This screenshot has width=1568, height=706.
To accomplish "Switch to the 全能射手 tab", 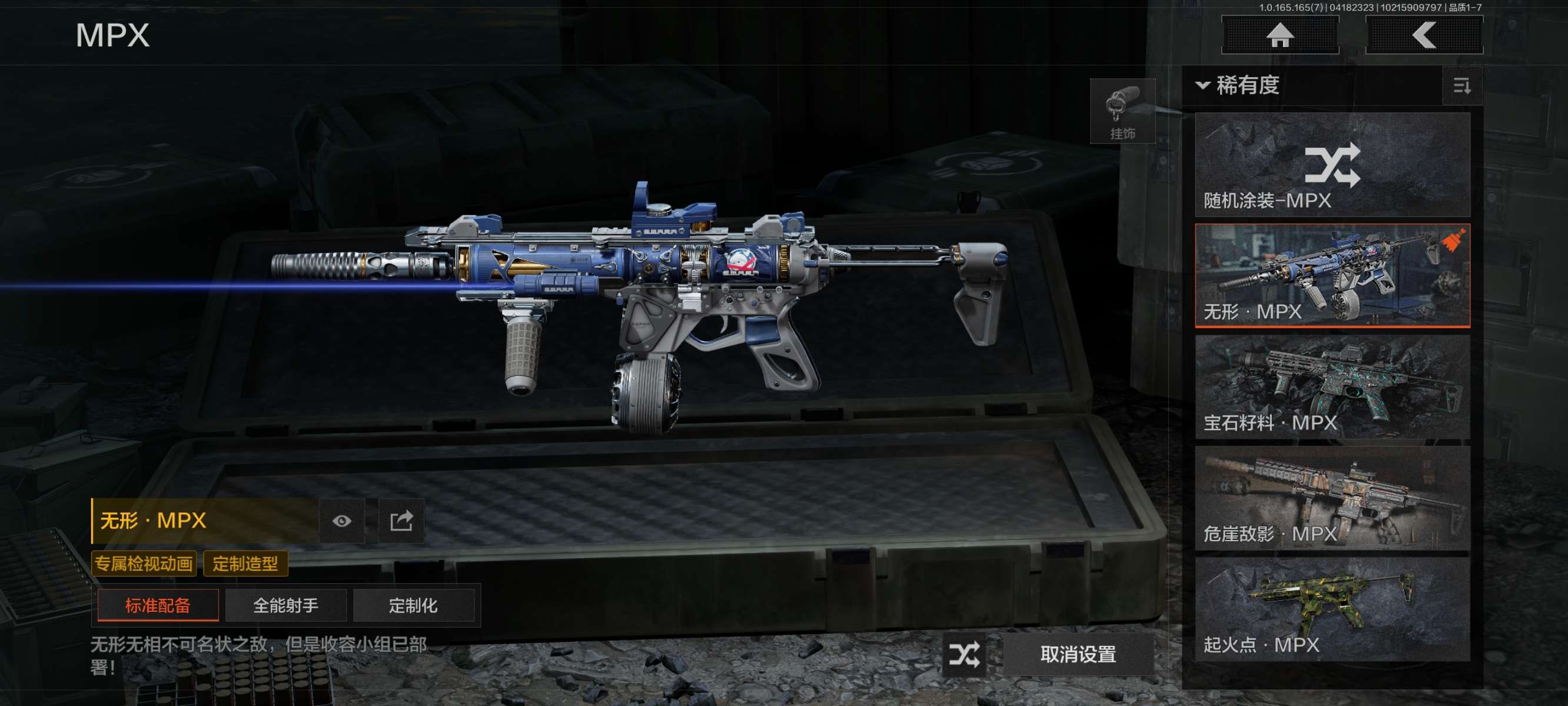I will point(285,605).
